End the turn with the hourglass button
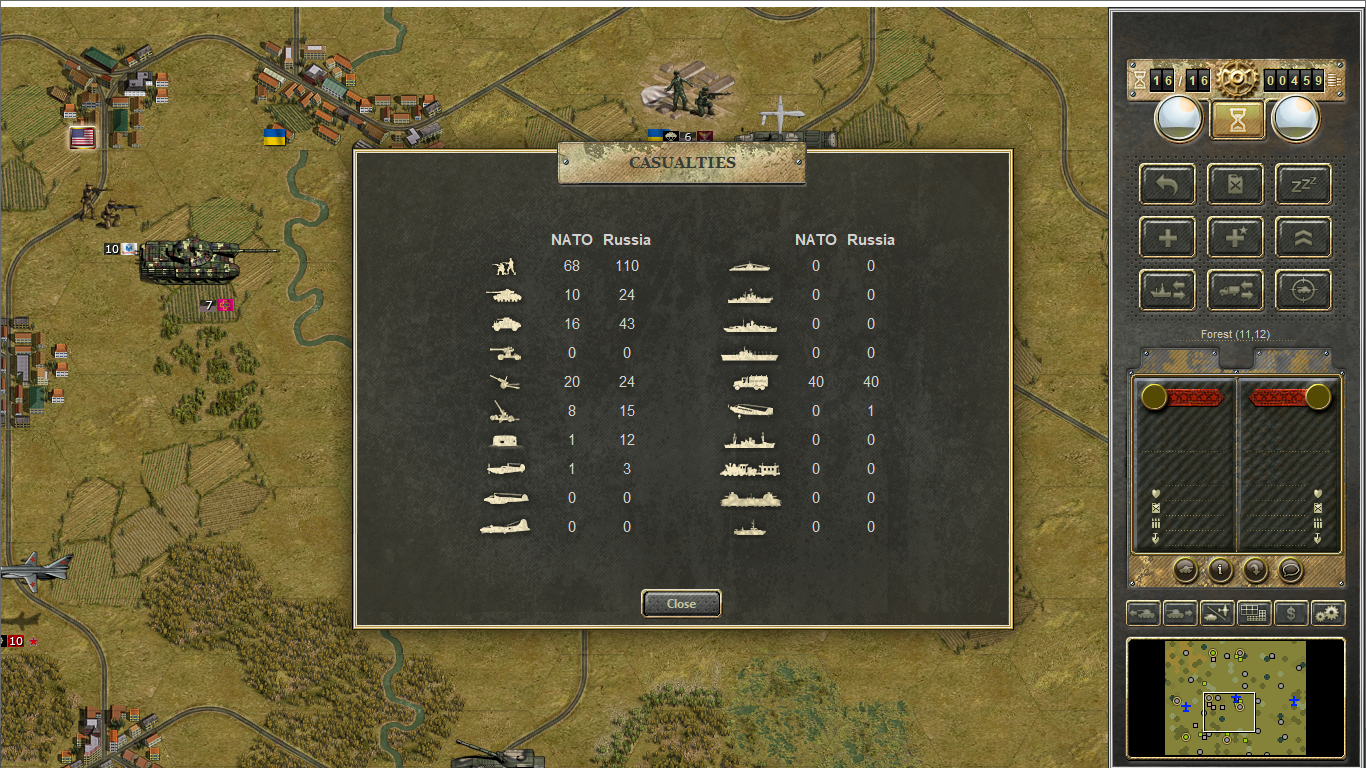 click(1238, 120)
